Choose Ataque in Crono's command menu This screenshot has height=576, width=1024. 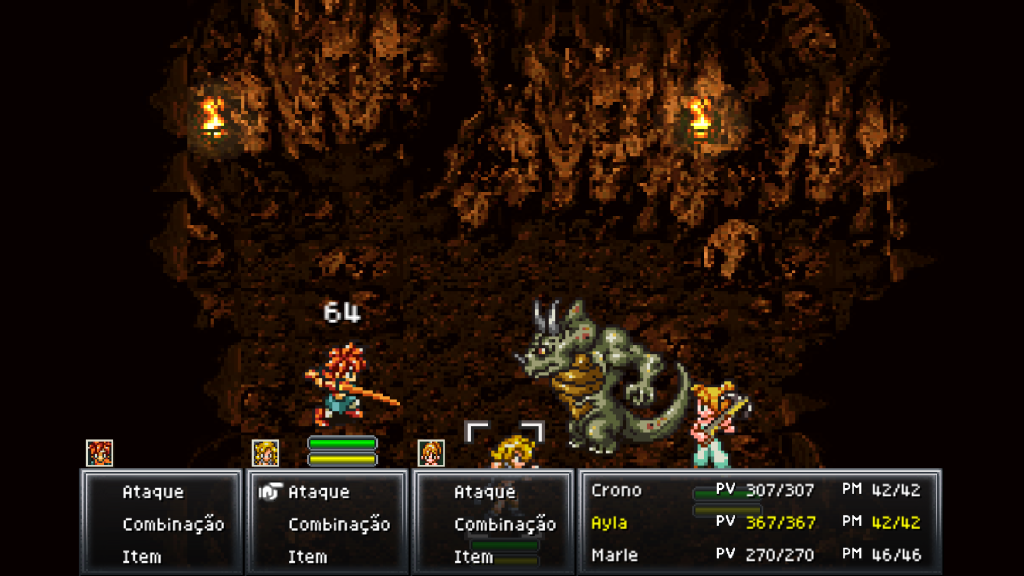point(153,492)
